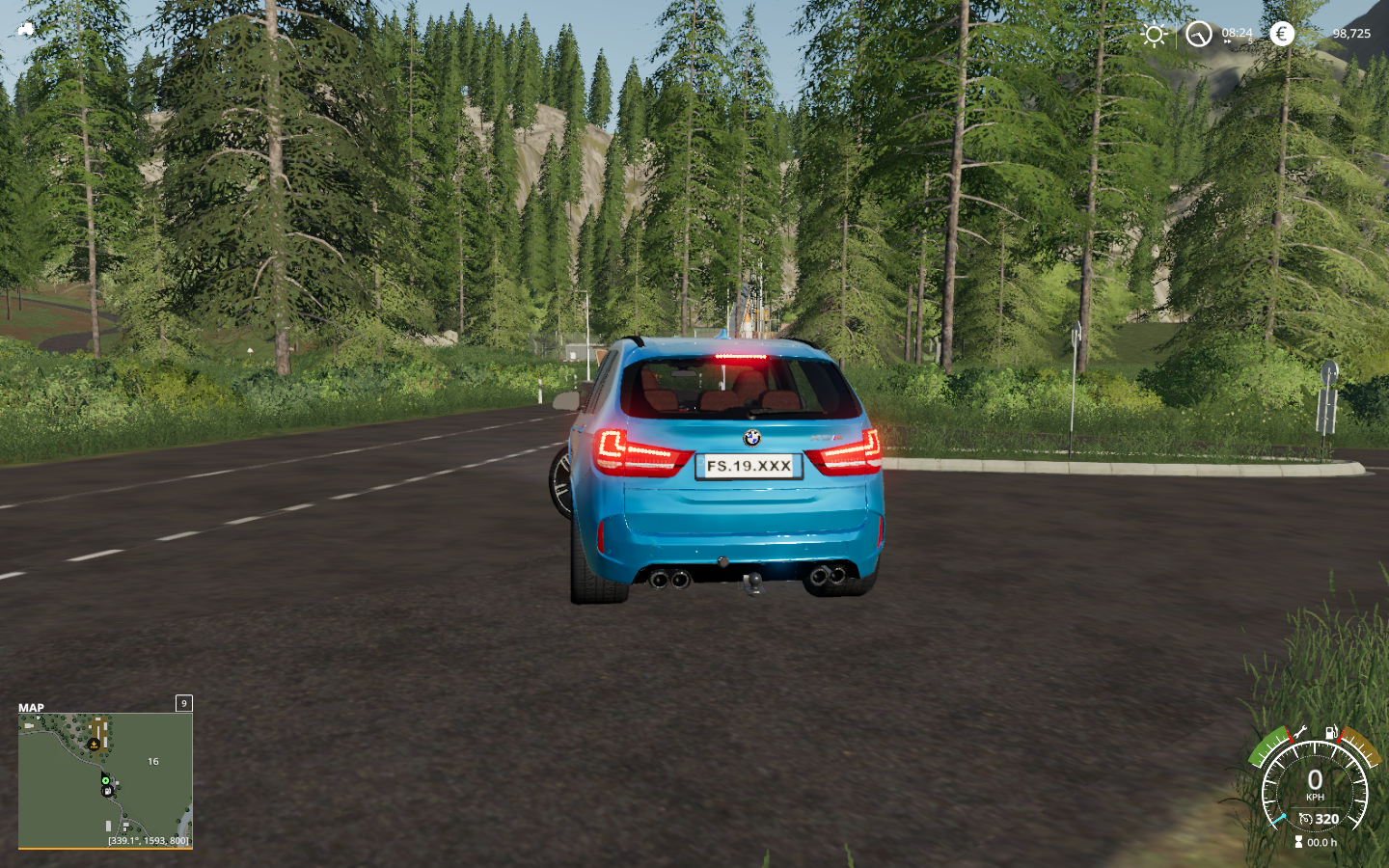Select the sun weather icon

point(1154,35)
